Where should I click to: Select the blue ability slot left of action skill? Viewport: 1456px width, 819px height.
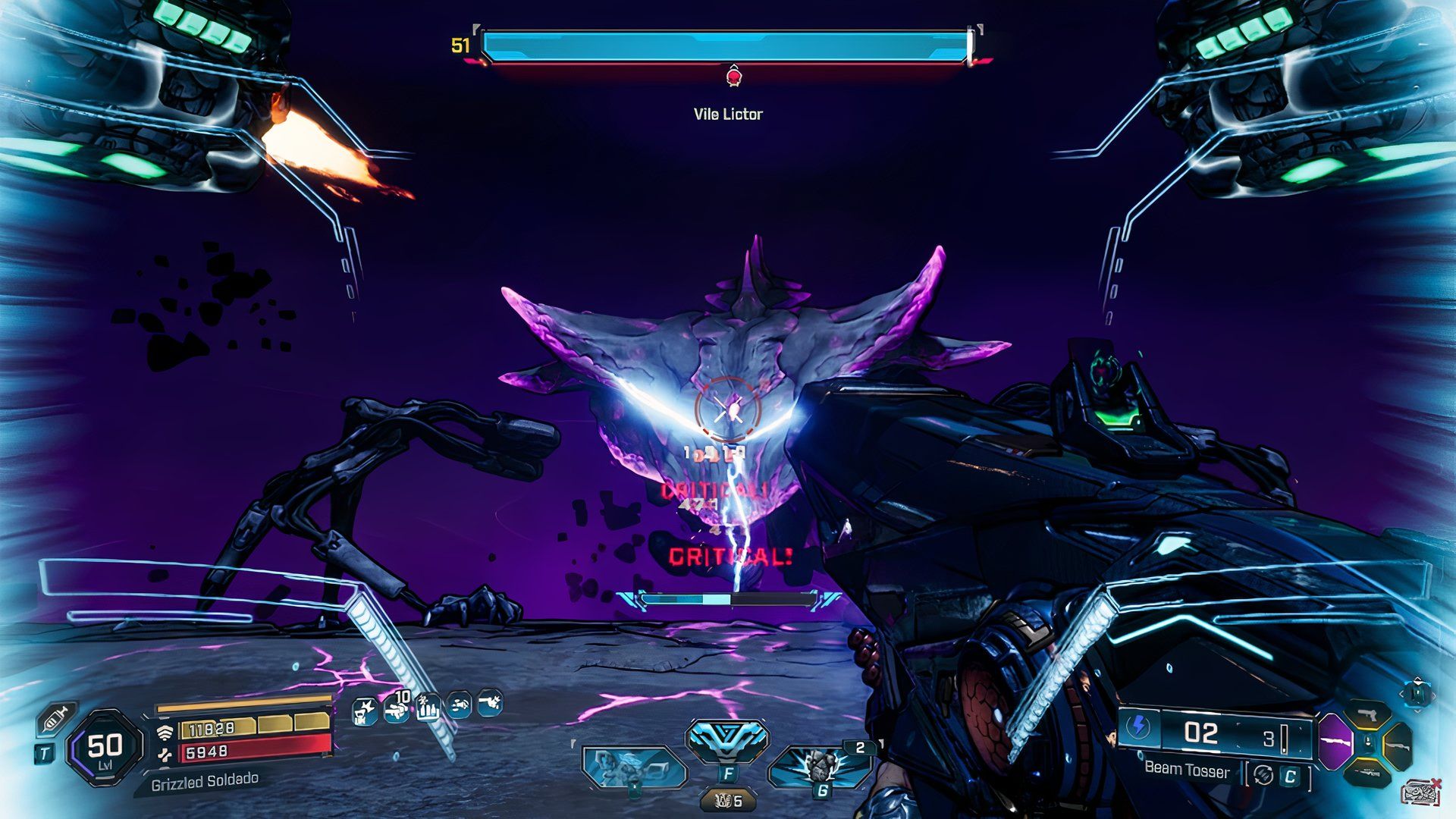634,766
